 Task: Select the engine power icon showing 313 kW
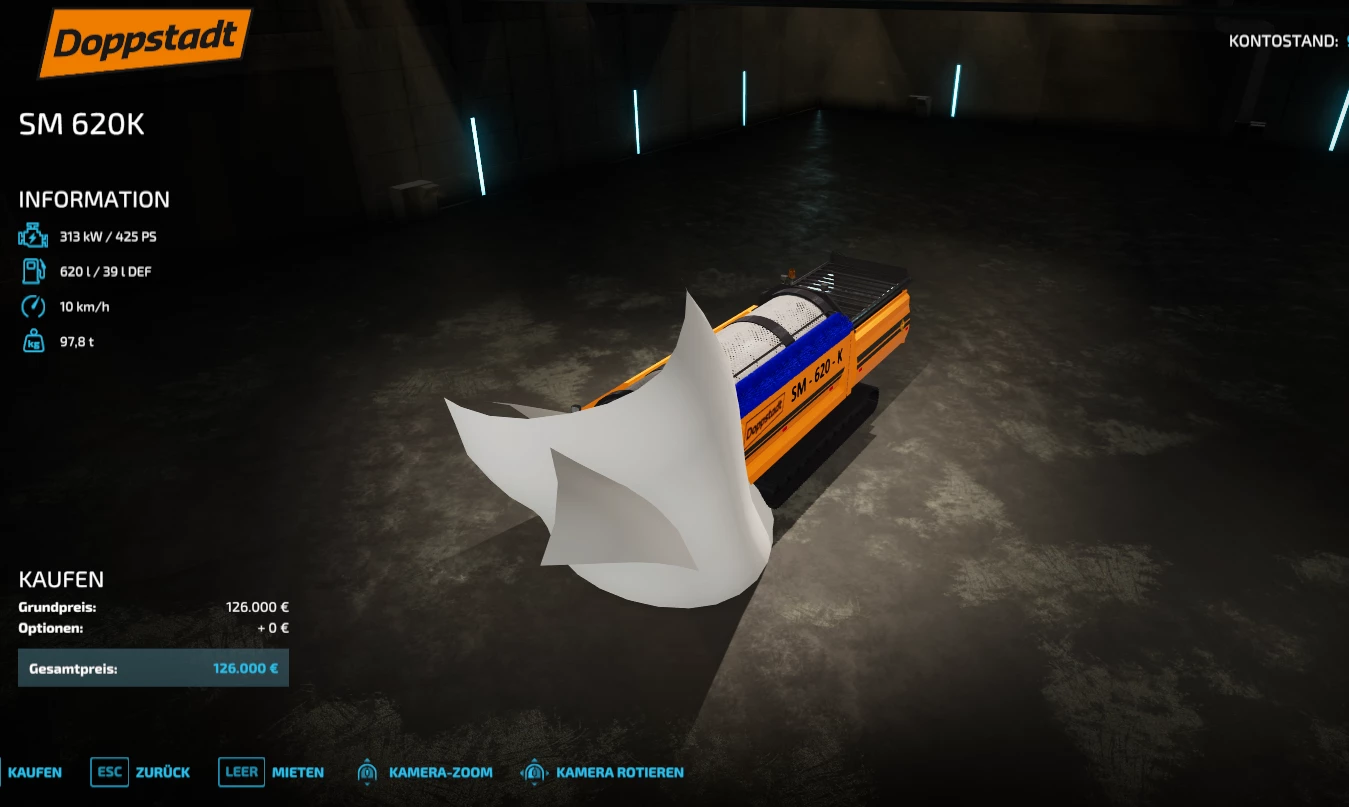click(33, 236)
